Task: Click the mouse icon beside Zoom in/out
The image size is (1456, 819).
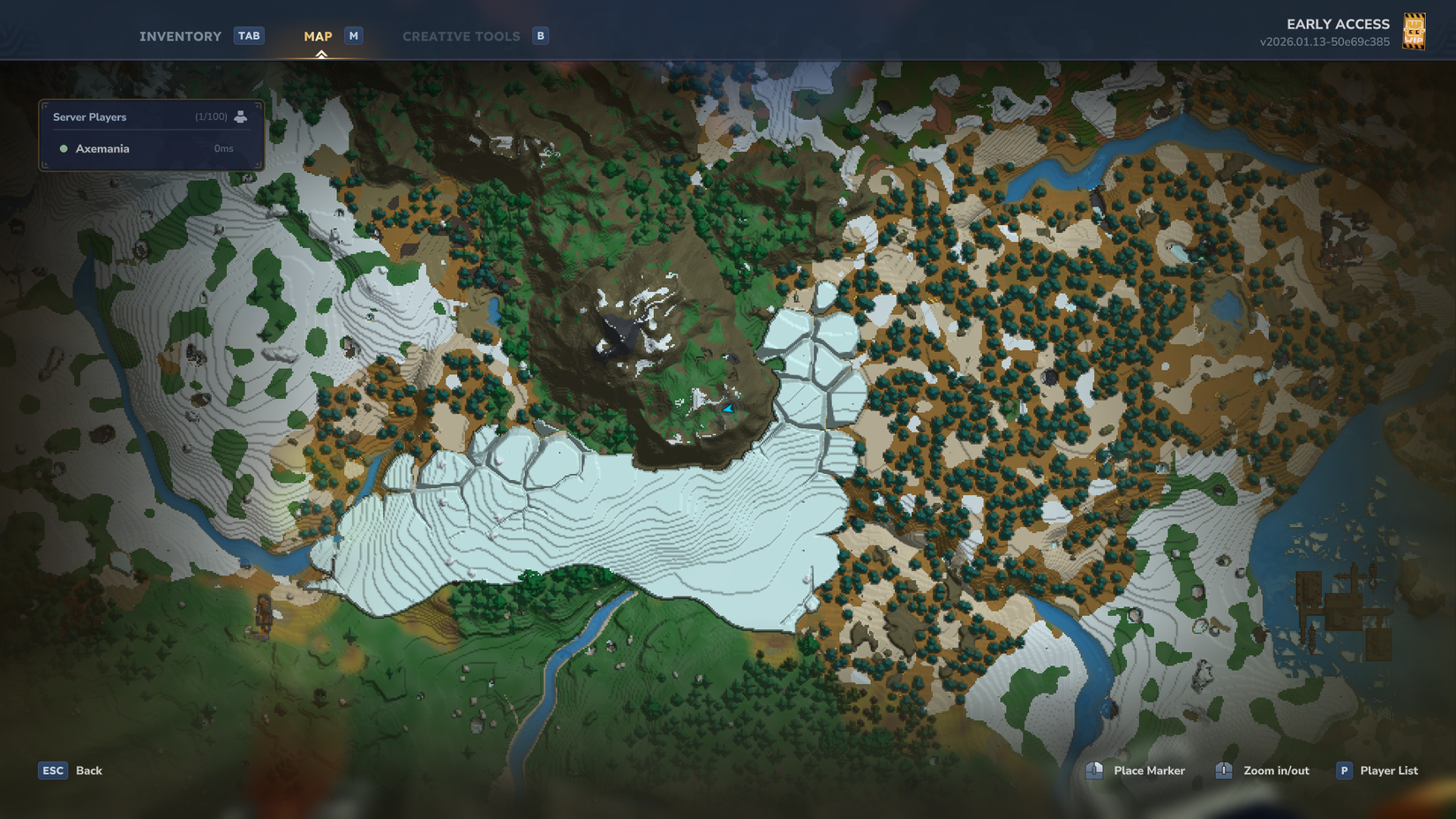Action: 1223,770
